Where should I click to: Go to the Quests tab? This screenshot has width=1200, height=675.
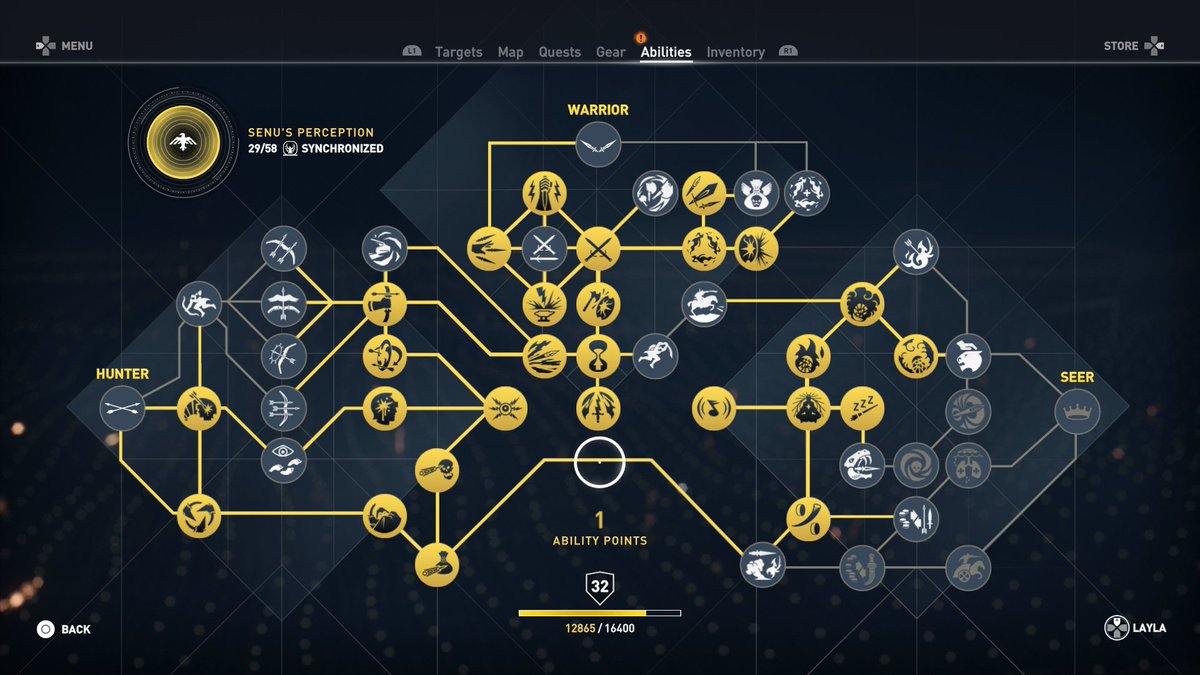pos(559,52)
